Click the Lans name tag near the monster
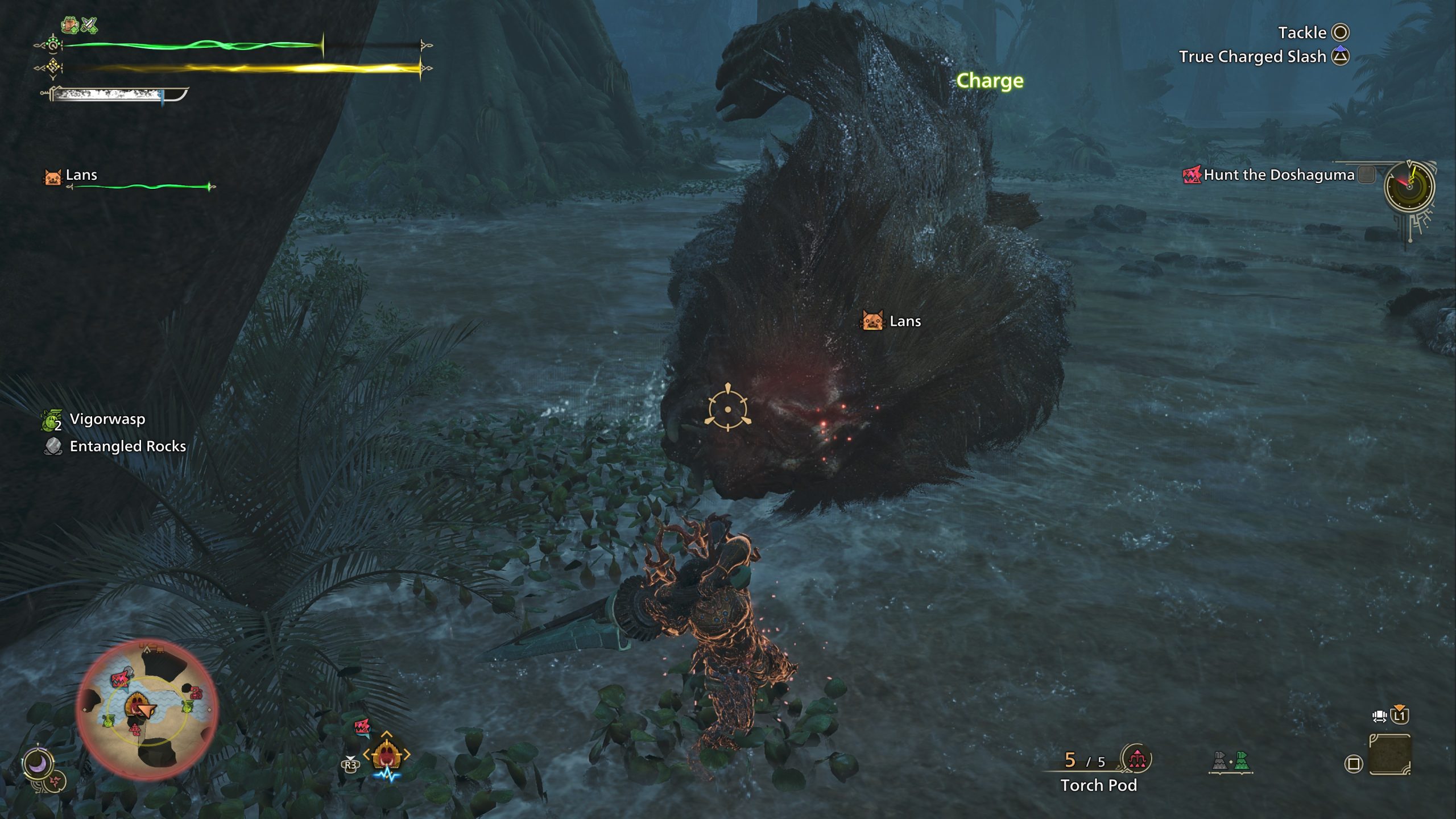 click(x=904, y=321)
